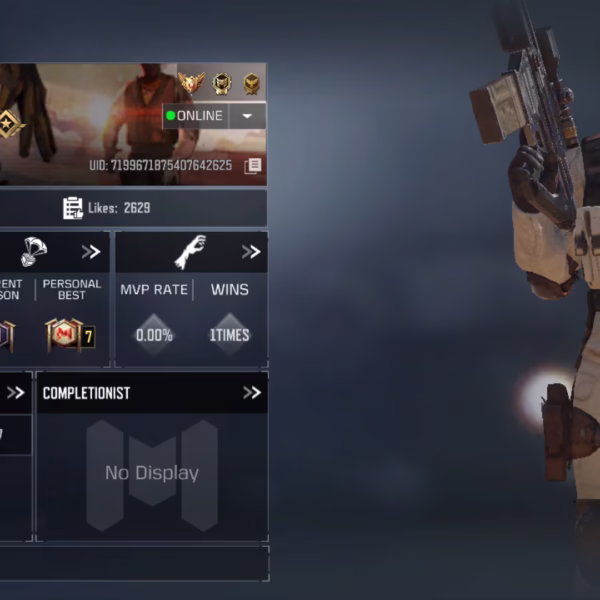Select the No Display completionist slot

tap(152, 473)
